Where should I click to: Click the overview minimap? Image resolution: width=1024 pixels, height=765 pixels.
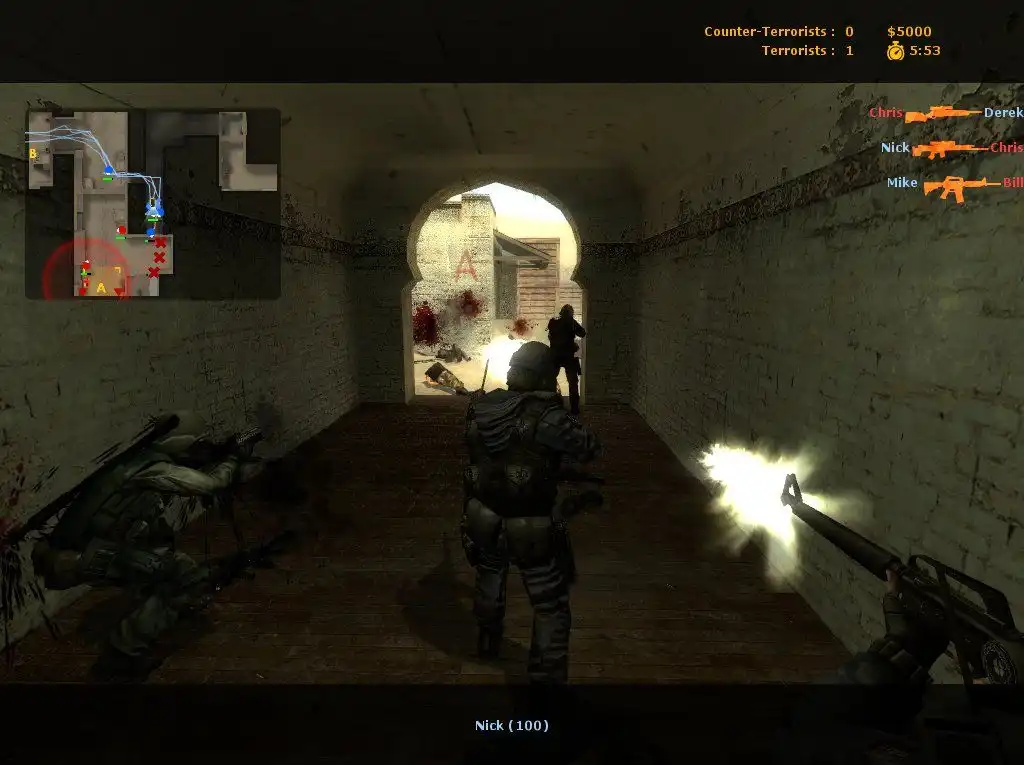[x=152, y=203]
